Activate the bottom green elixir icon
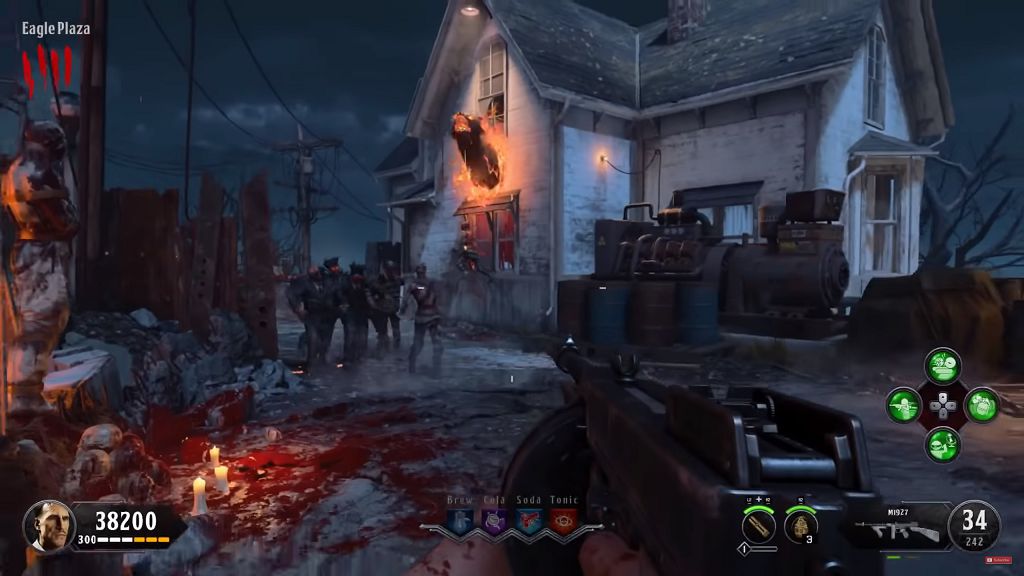The width and height of the screenshot is (1024, 576). pos(942,444)
